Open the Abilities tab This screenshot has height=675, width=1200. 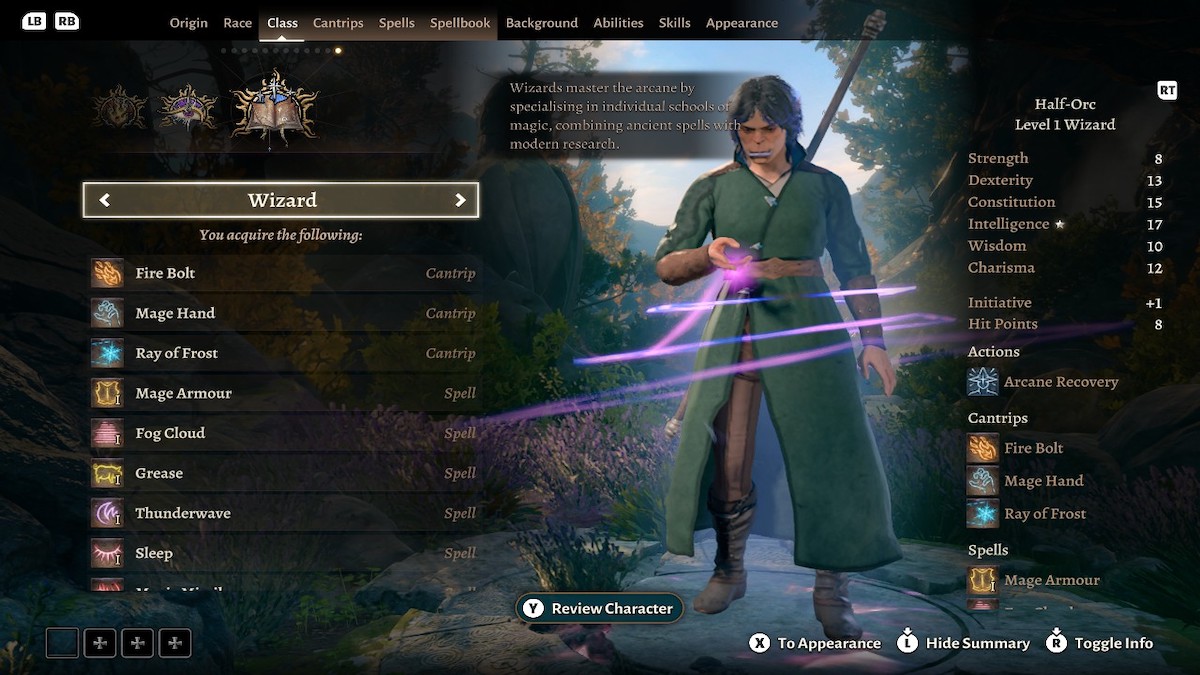click(618, 23)
